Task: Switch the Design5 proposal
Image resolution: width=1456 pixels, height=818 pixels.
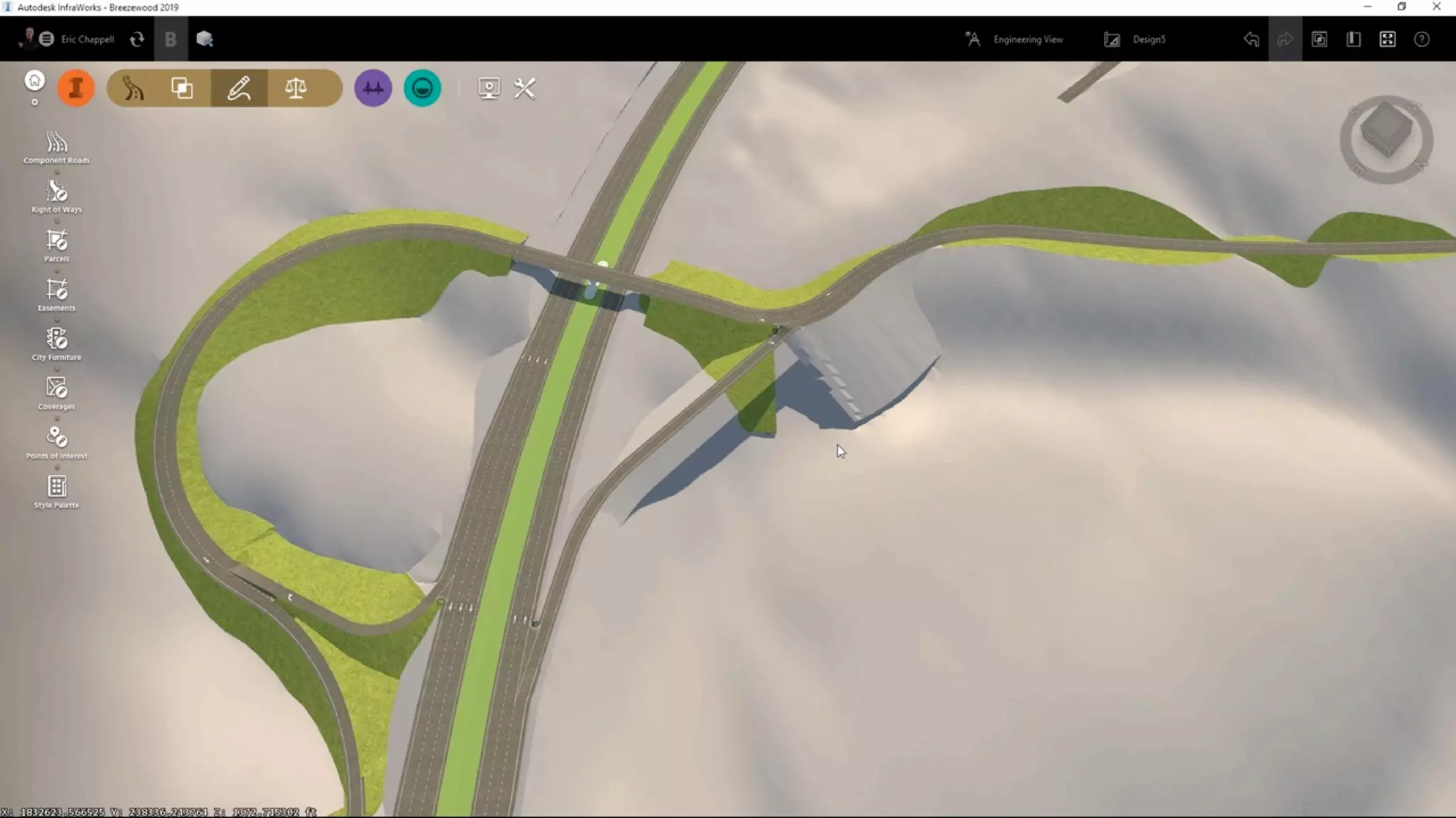Action: (1135, 39)
